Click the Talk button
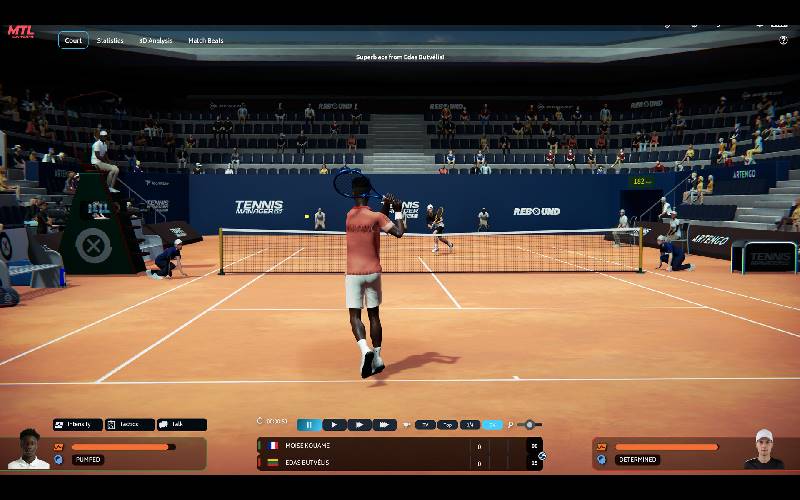Screen dimensions: 800x500 coord(181,425)
